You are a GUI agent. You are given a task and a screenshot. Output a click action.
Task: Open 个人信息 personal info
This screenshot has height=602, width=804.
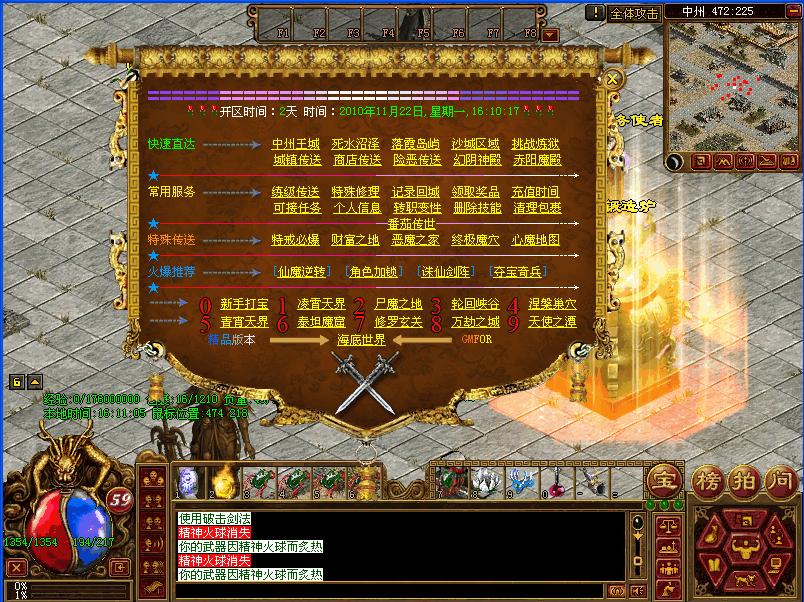pyautogui.click(x=356, y=208)
